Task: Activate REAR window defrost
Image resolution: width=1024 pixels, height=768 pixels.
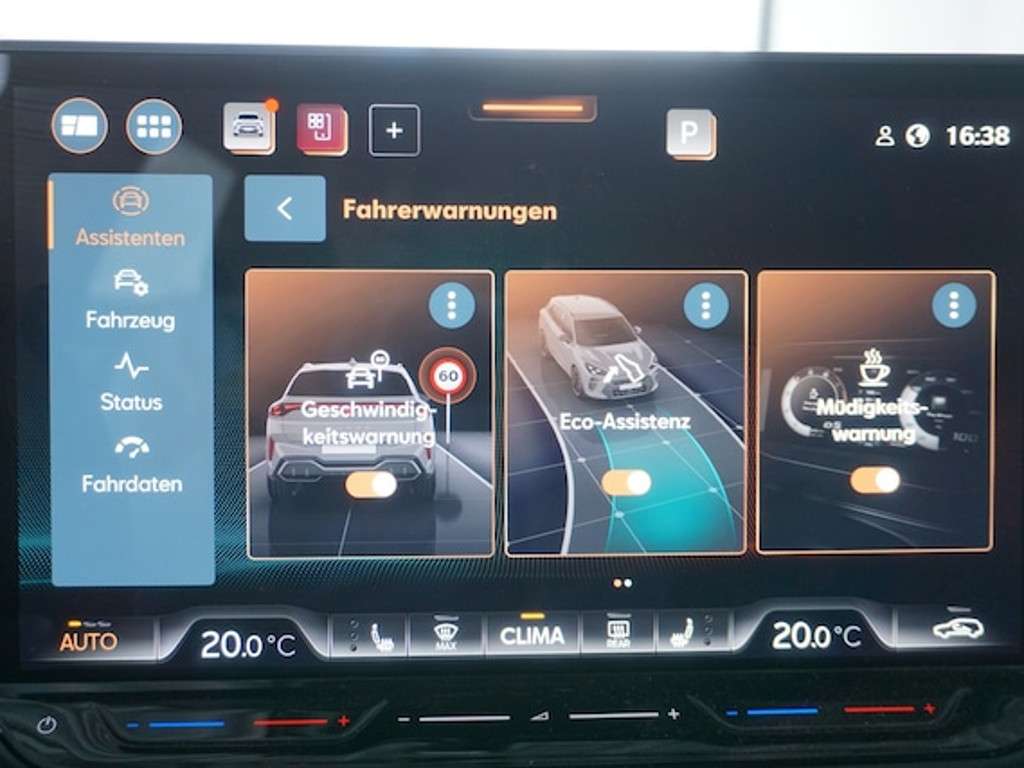Action: click(617, 635)
